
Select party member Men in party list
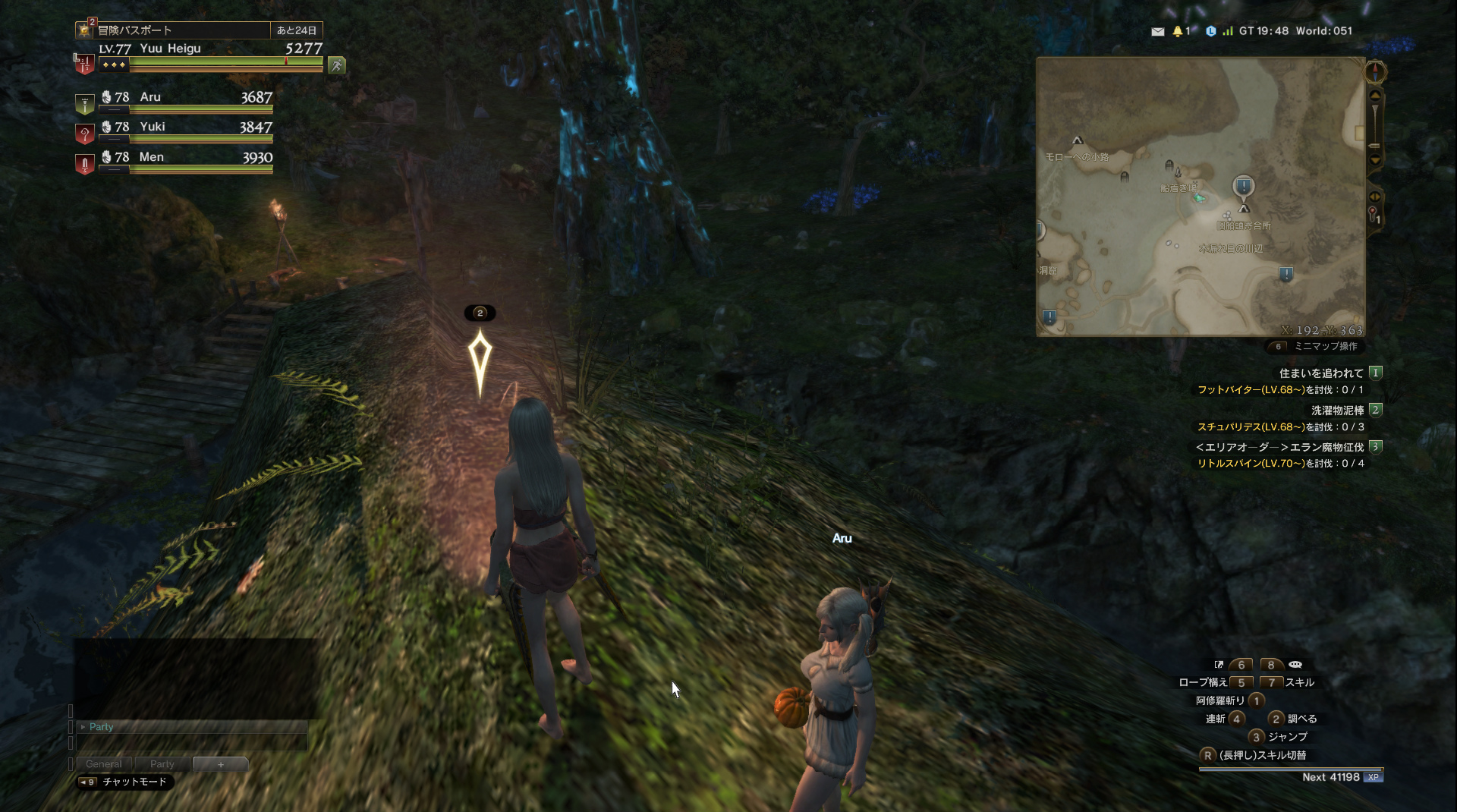187,158
